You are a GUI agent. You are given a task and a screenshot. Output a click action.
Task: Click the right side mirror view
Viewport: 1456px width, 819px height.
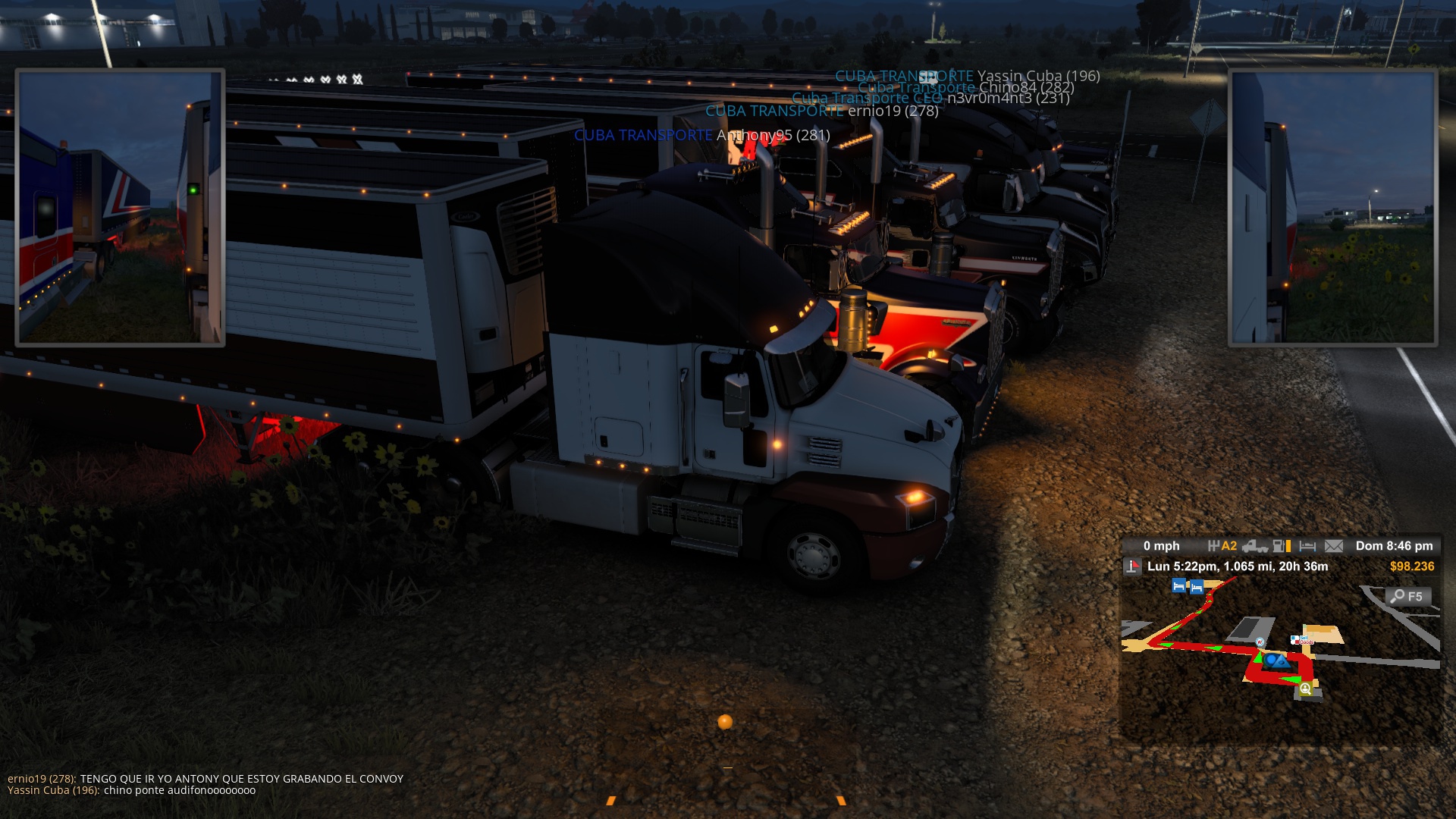tap(1332, 207)
